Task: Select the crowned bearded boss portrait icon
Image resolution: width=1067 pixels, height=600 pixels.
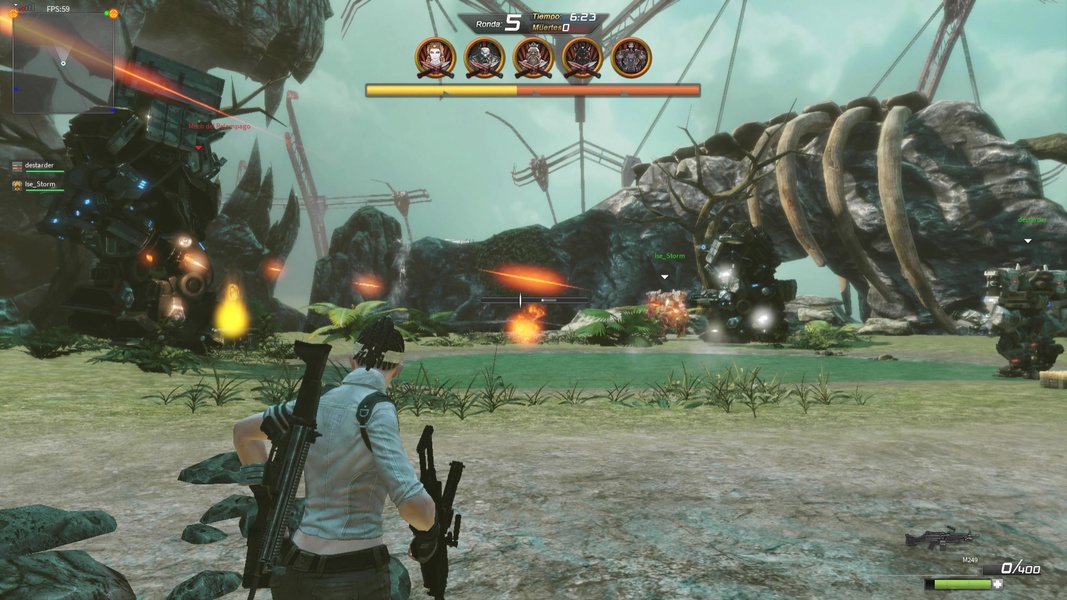Action: pos(534,58)
